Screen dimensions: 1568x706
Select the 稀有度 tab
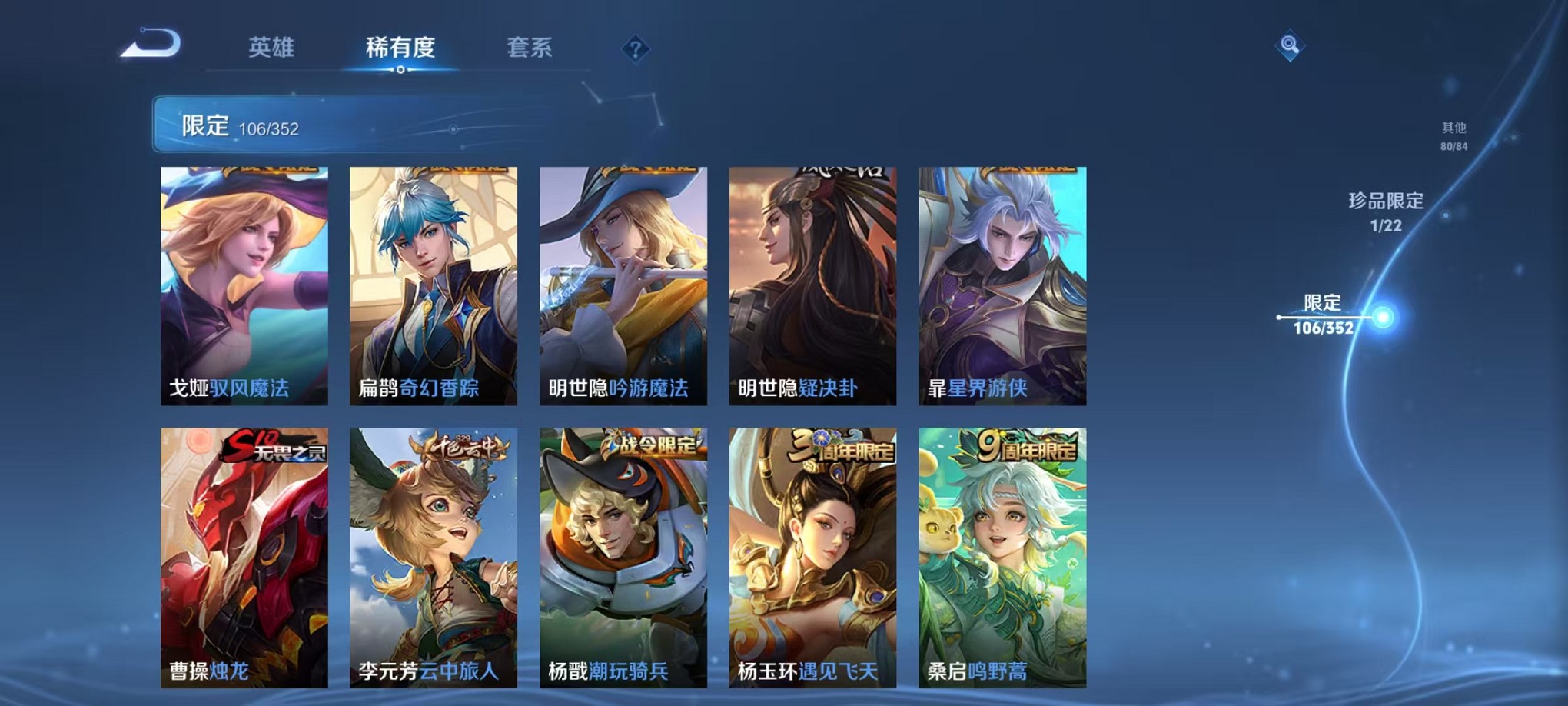click(x=401, y=48)
